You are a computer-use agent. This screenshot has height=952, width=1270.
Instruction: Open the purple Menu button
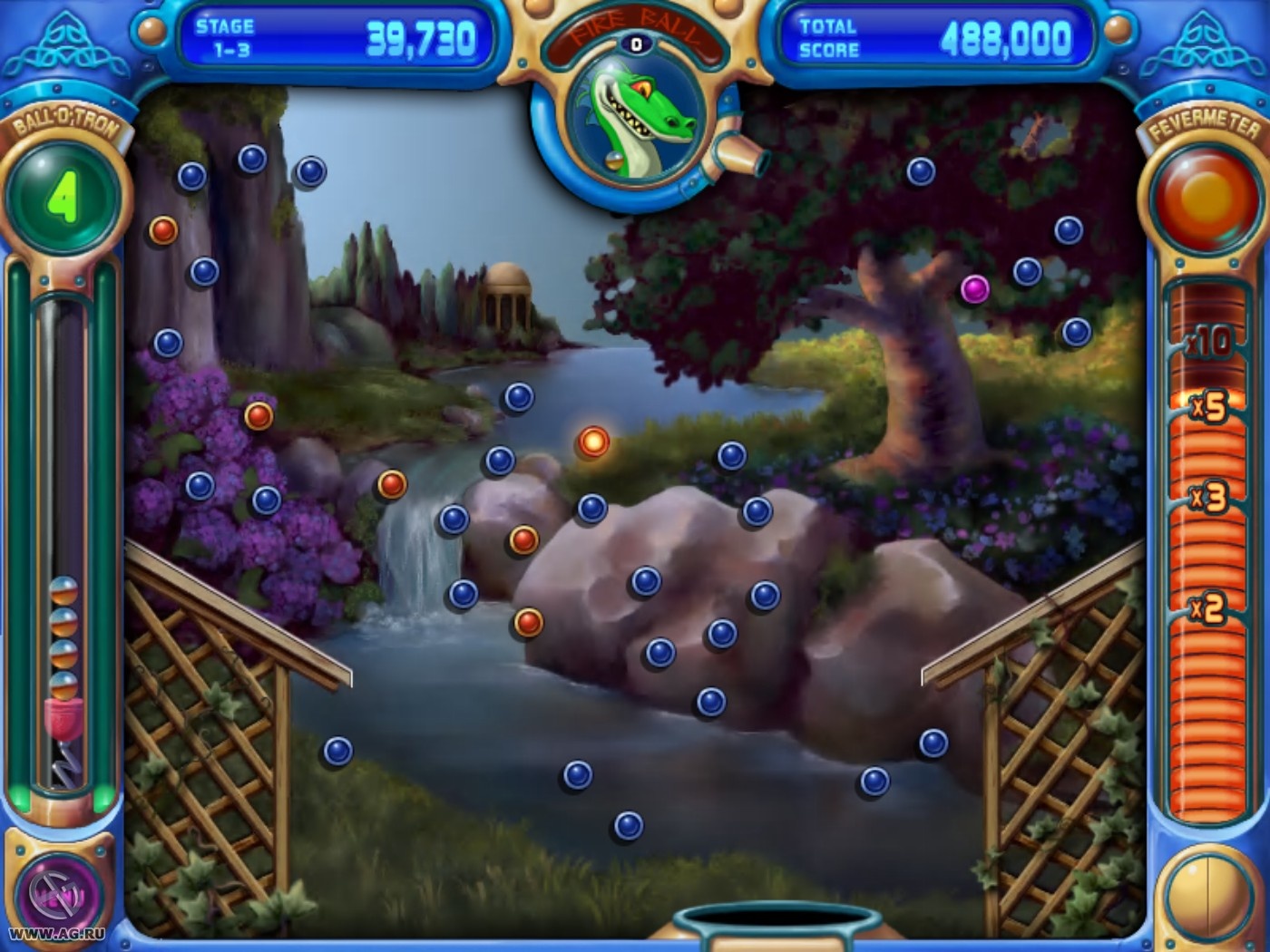point(60,894)
